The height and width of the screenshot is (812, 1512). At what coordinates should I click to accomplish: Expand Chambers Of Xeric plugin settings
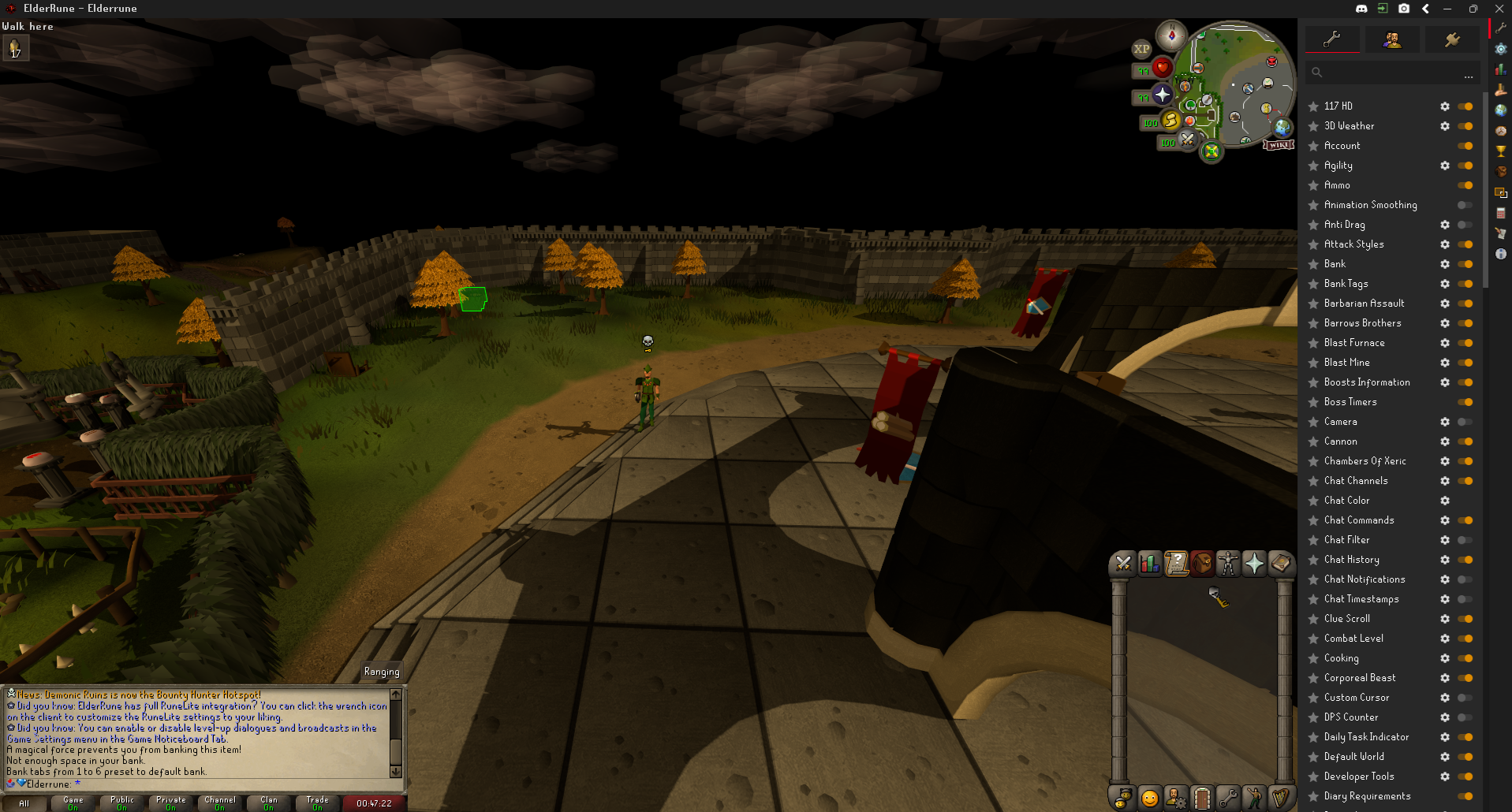tap(1445, 461)
